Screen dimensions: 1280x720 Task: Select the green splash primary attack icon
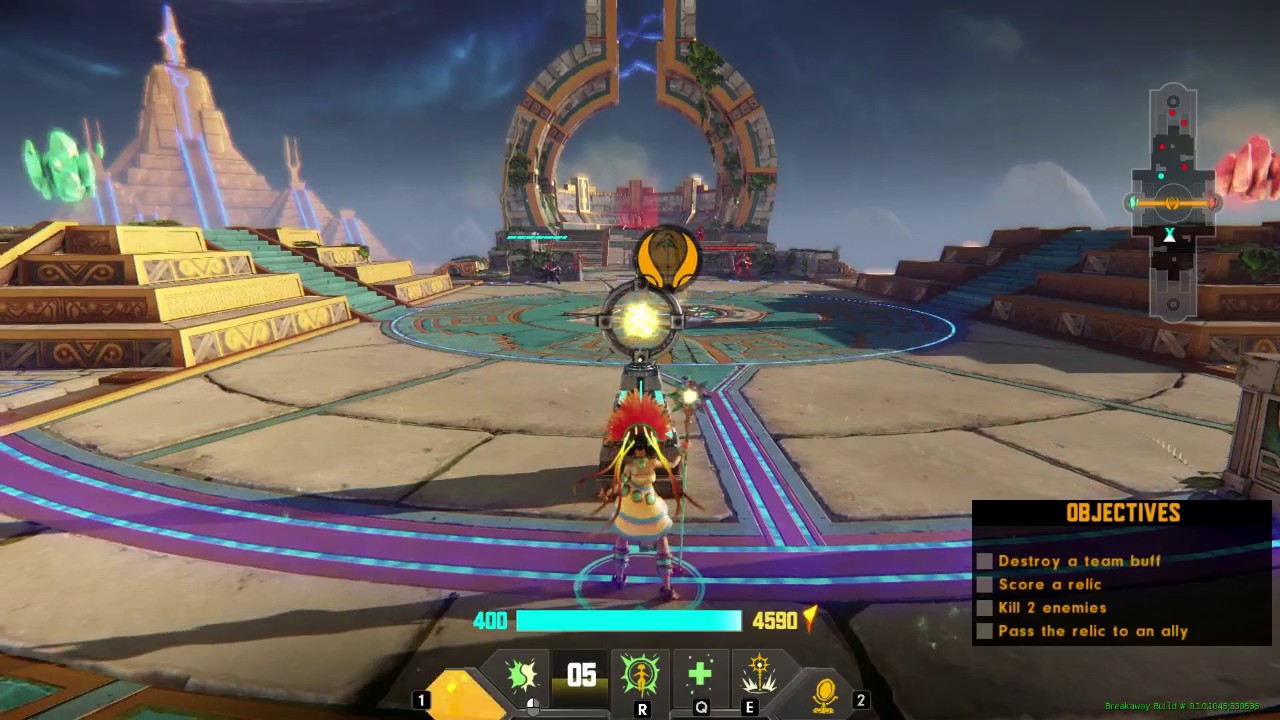[x=522, y=676]
